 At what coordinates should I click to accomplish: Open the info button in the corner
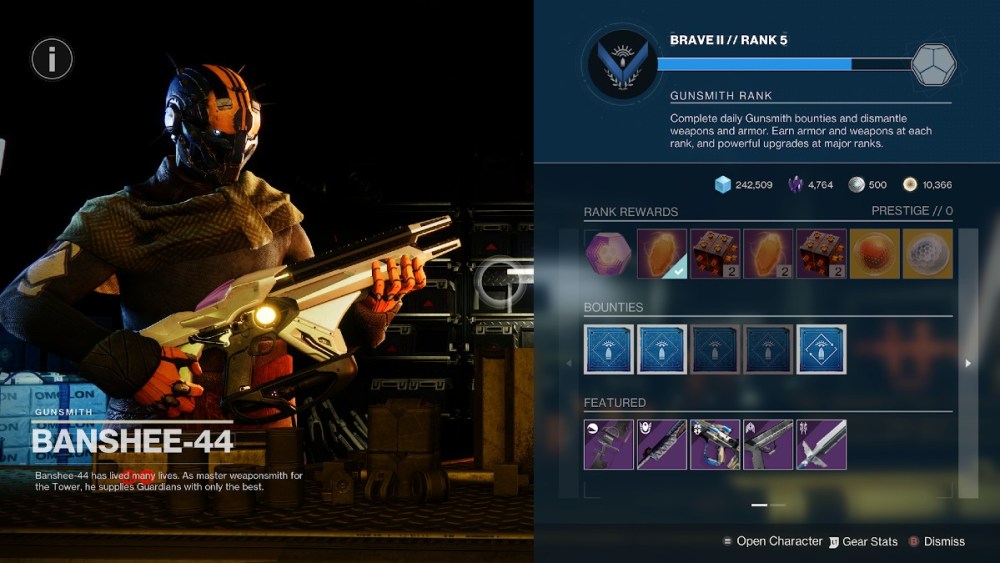coord(52,60)
